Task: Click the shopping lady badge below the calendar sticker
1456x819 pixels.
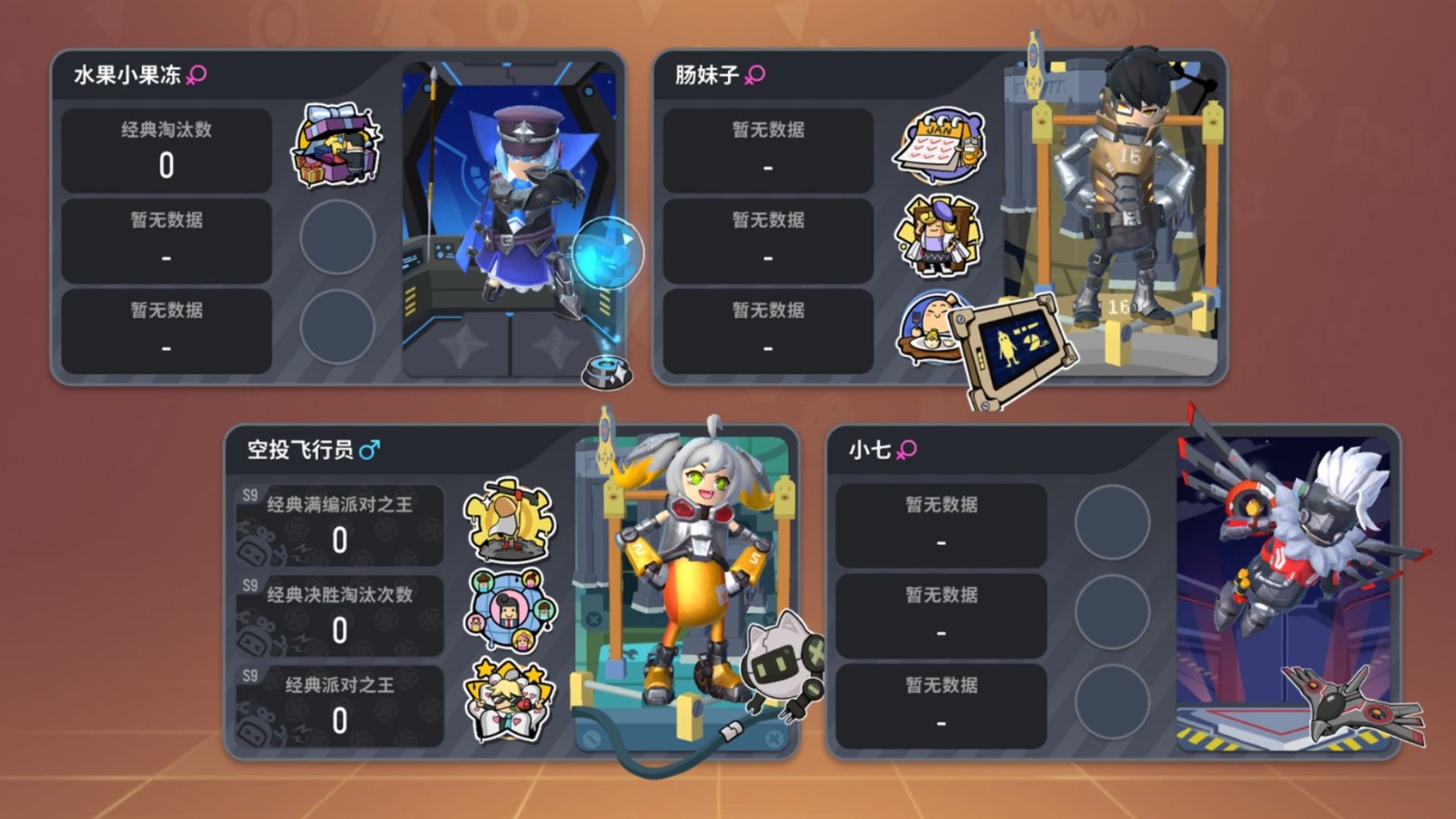Action: 939,235
